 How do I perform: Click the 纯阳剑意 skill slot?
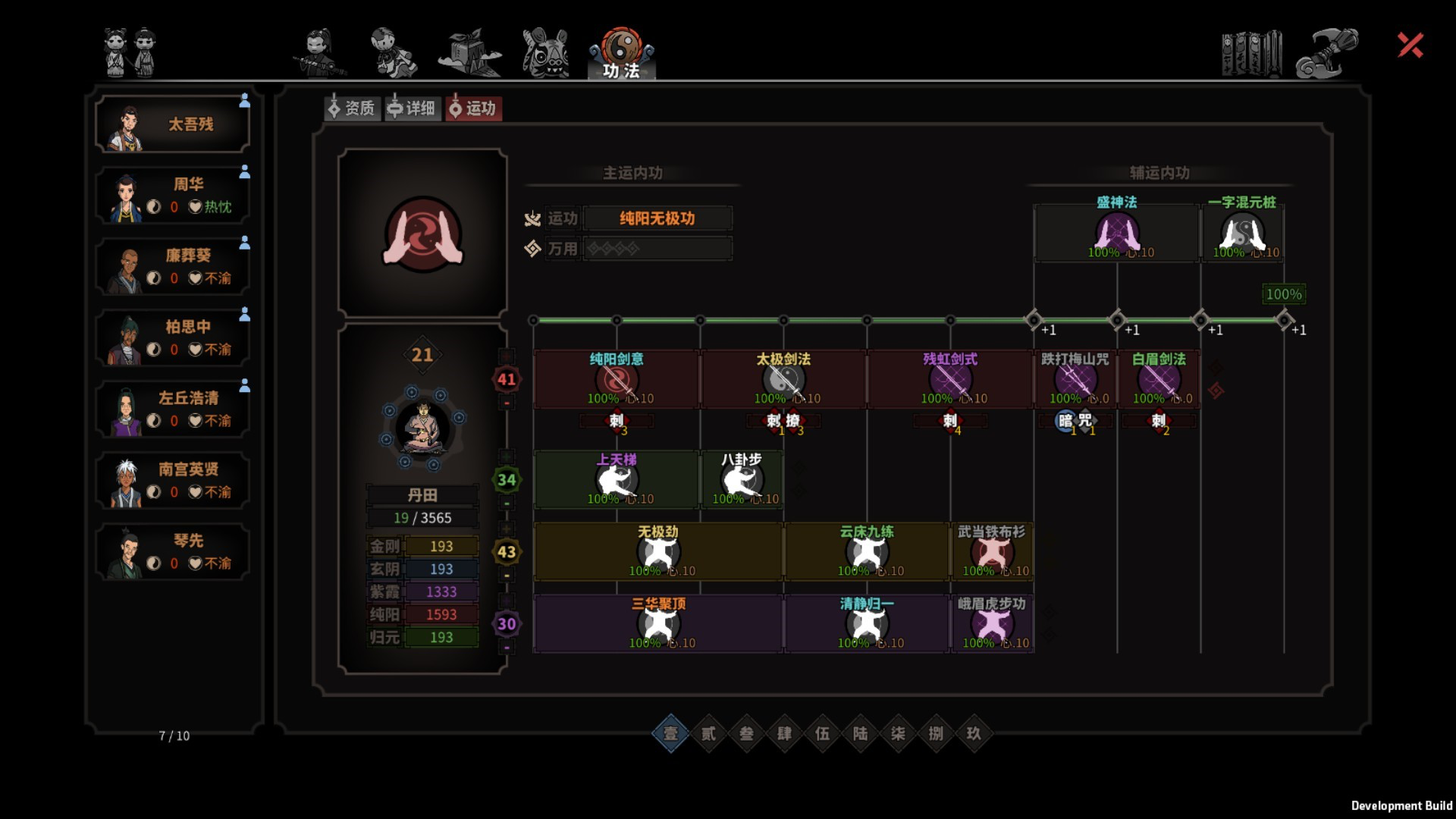tap(617, 379)
